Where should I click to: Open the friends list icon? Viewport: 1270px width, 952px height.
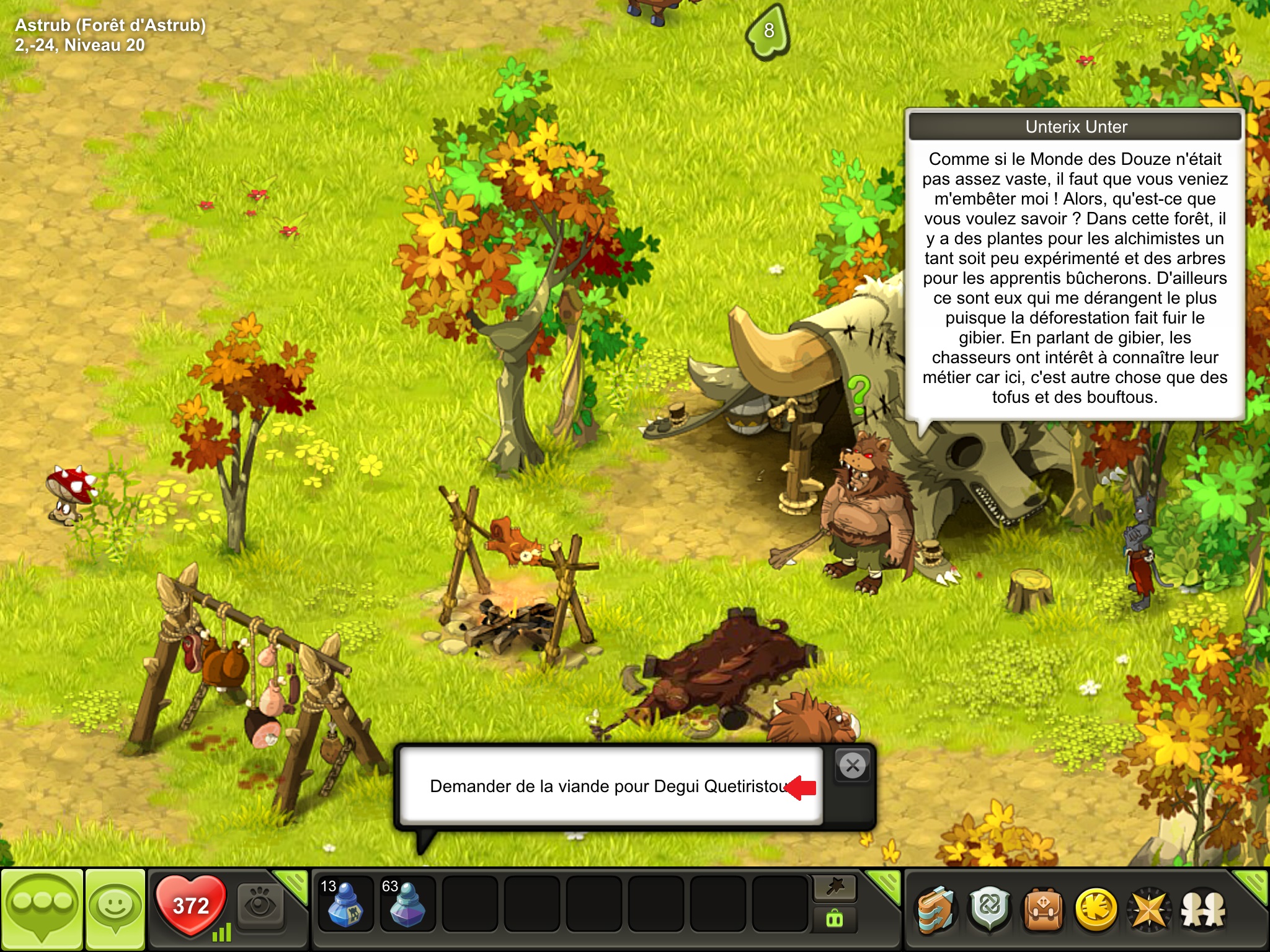pos(1203,910)
